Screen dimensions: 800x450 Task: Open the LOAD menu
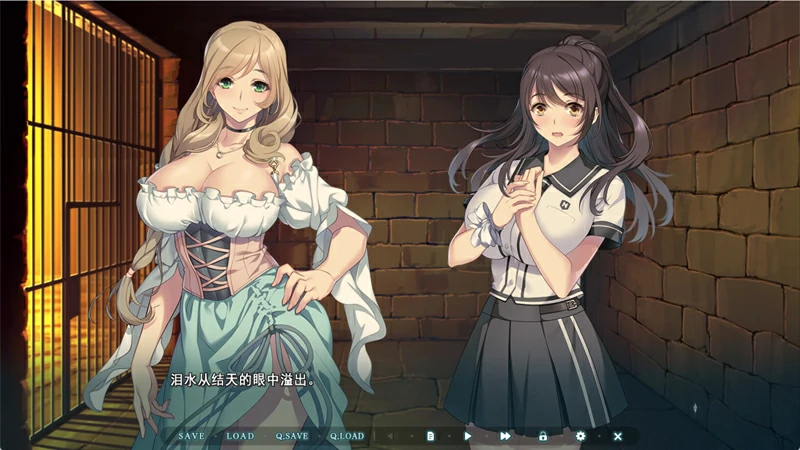point(240,436)
